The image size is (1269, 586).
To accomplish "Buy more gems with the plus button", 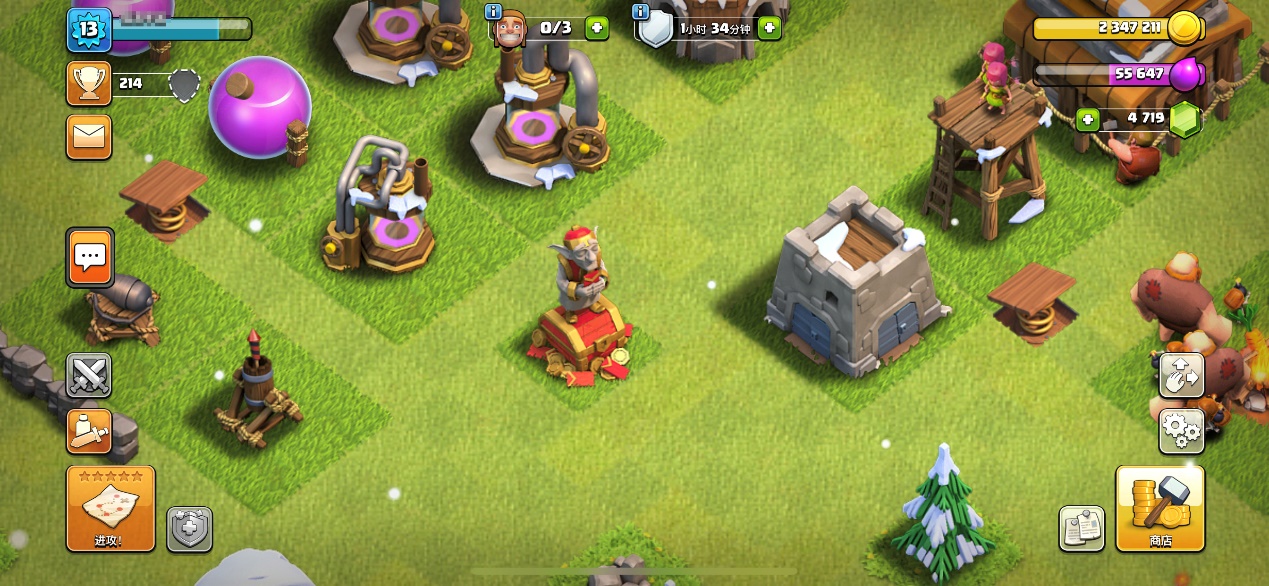I will [1087, 120].
